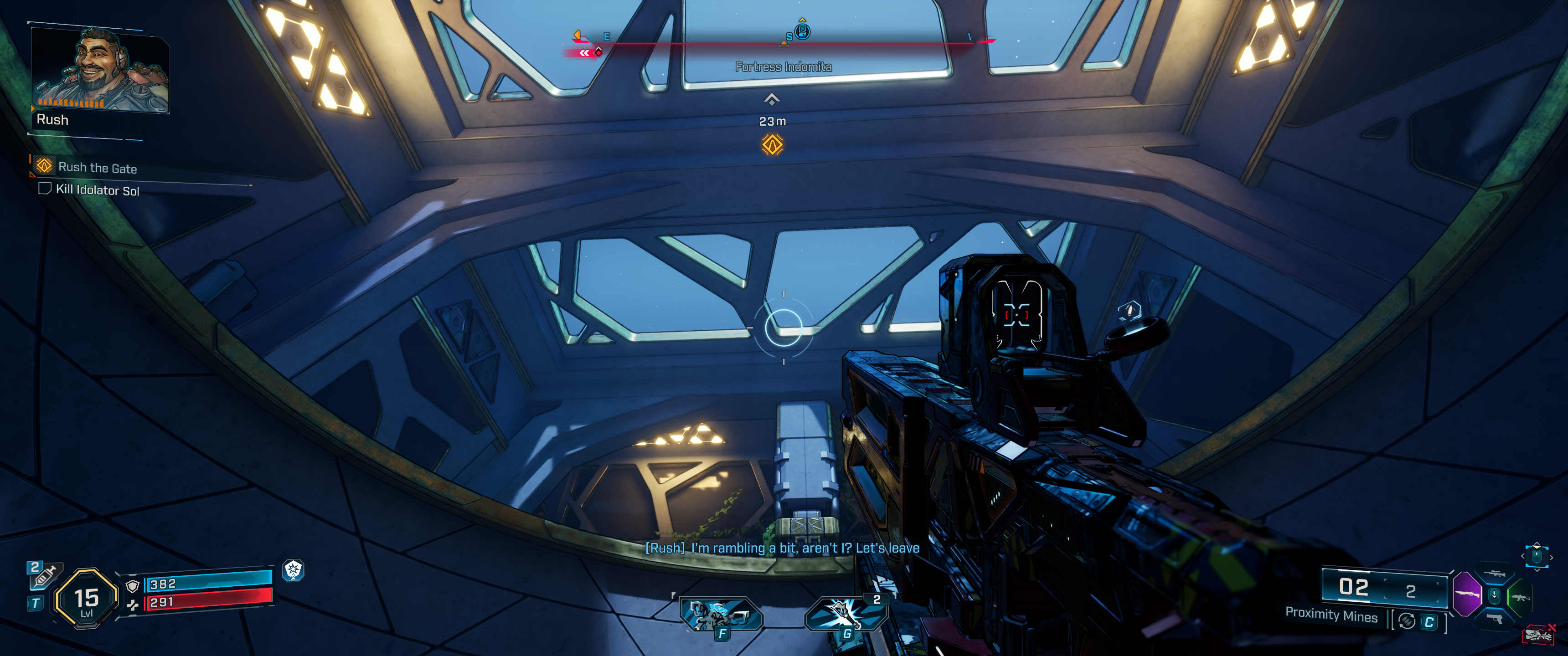Select the purple shotgun weapon slot
Viewport: 1568px width, 656px height.
click(1467, 594)
